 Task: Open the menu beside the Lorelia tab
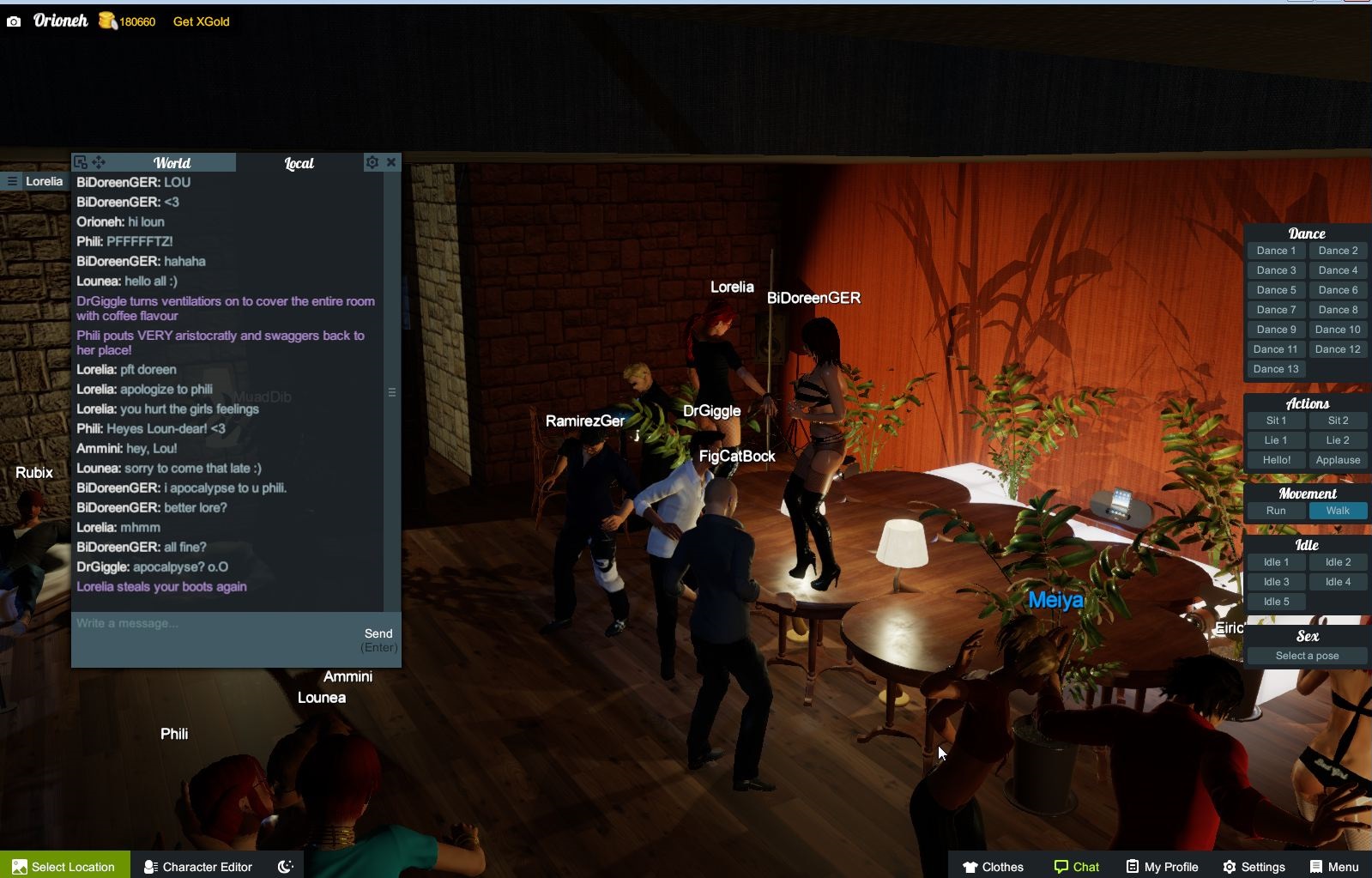pos(11,181)
